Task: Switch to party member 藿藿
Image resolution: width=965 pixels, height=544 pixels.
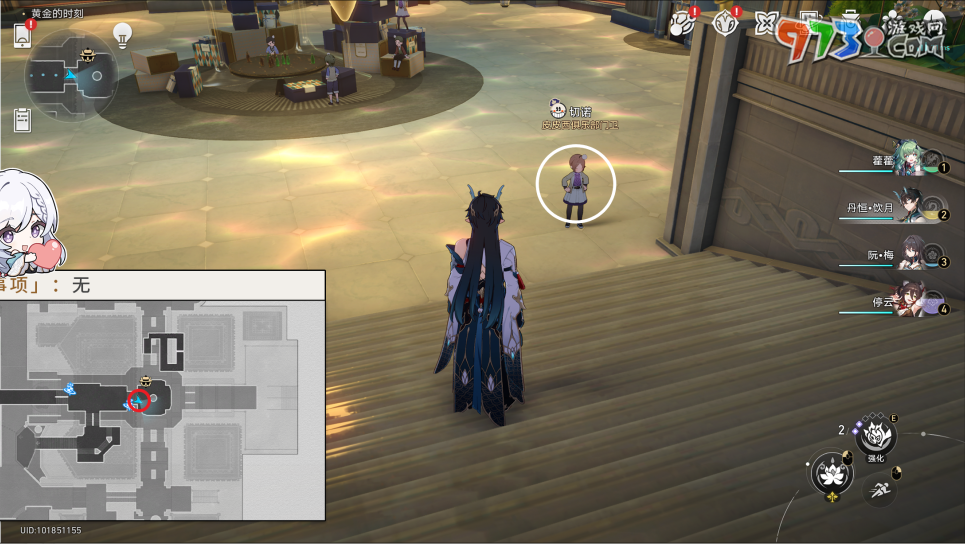Action: [912, 160]
